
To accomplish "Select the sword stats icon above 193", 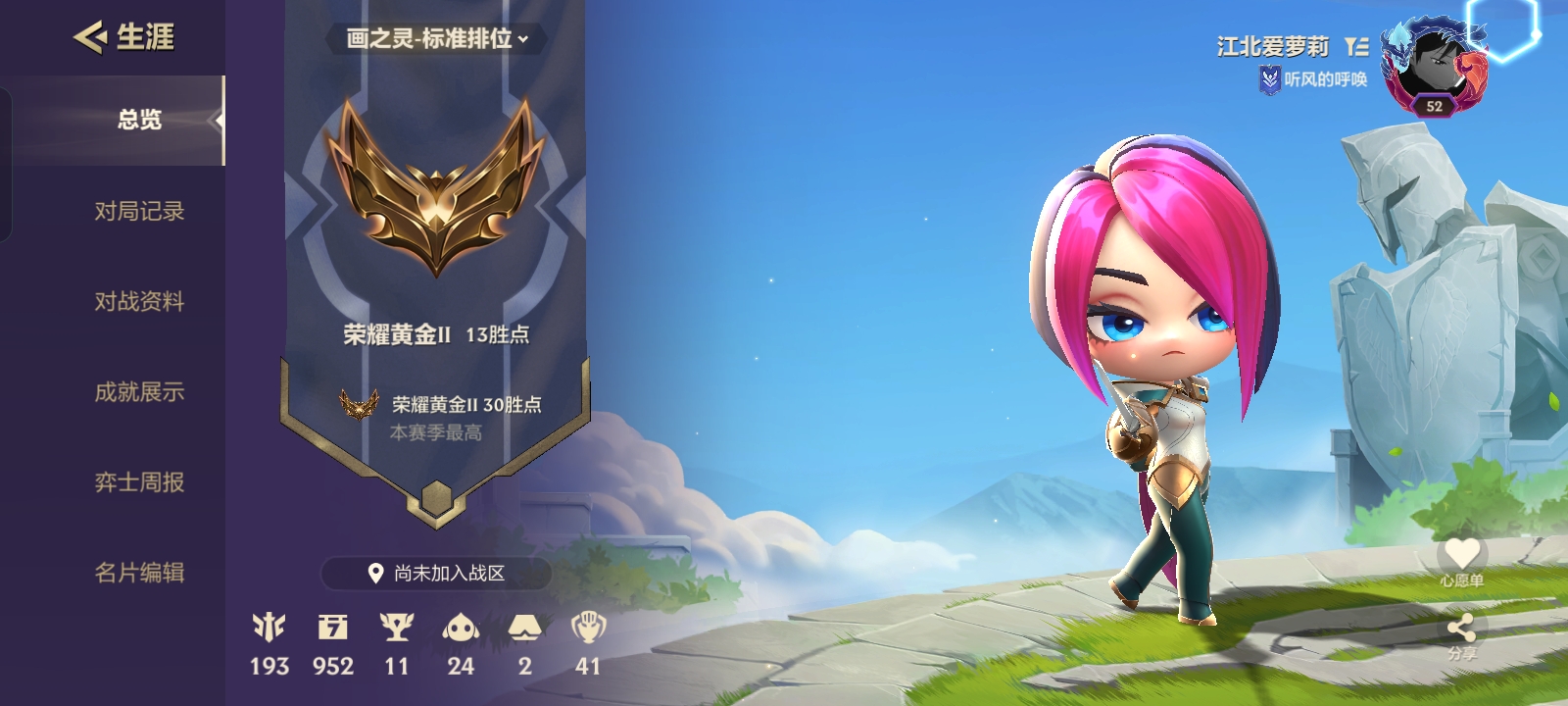I will [x=270, y=628].
